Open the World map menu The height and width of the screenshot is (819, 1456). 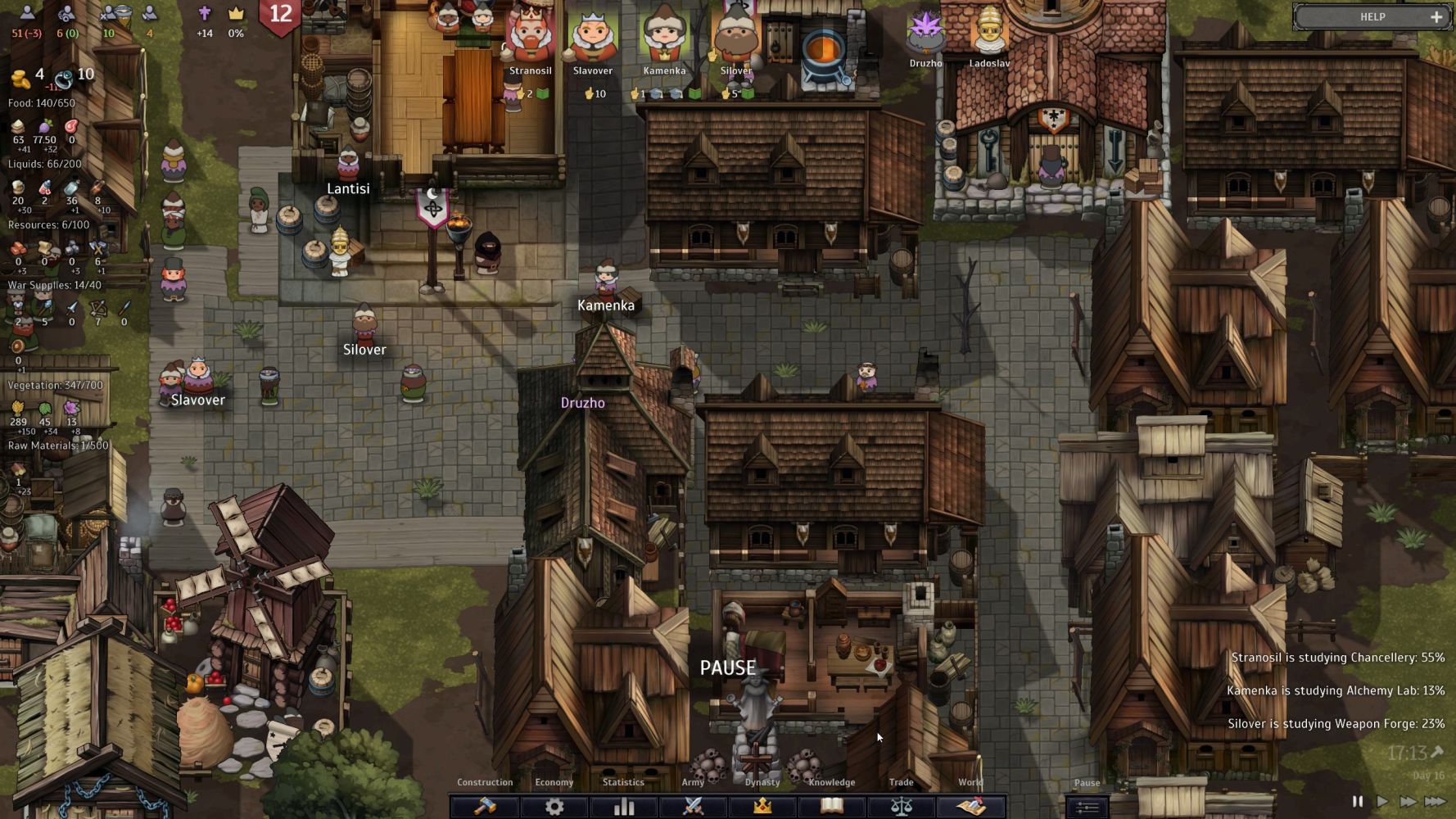[970, 806]
